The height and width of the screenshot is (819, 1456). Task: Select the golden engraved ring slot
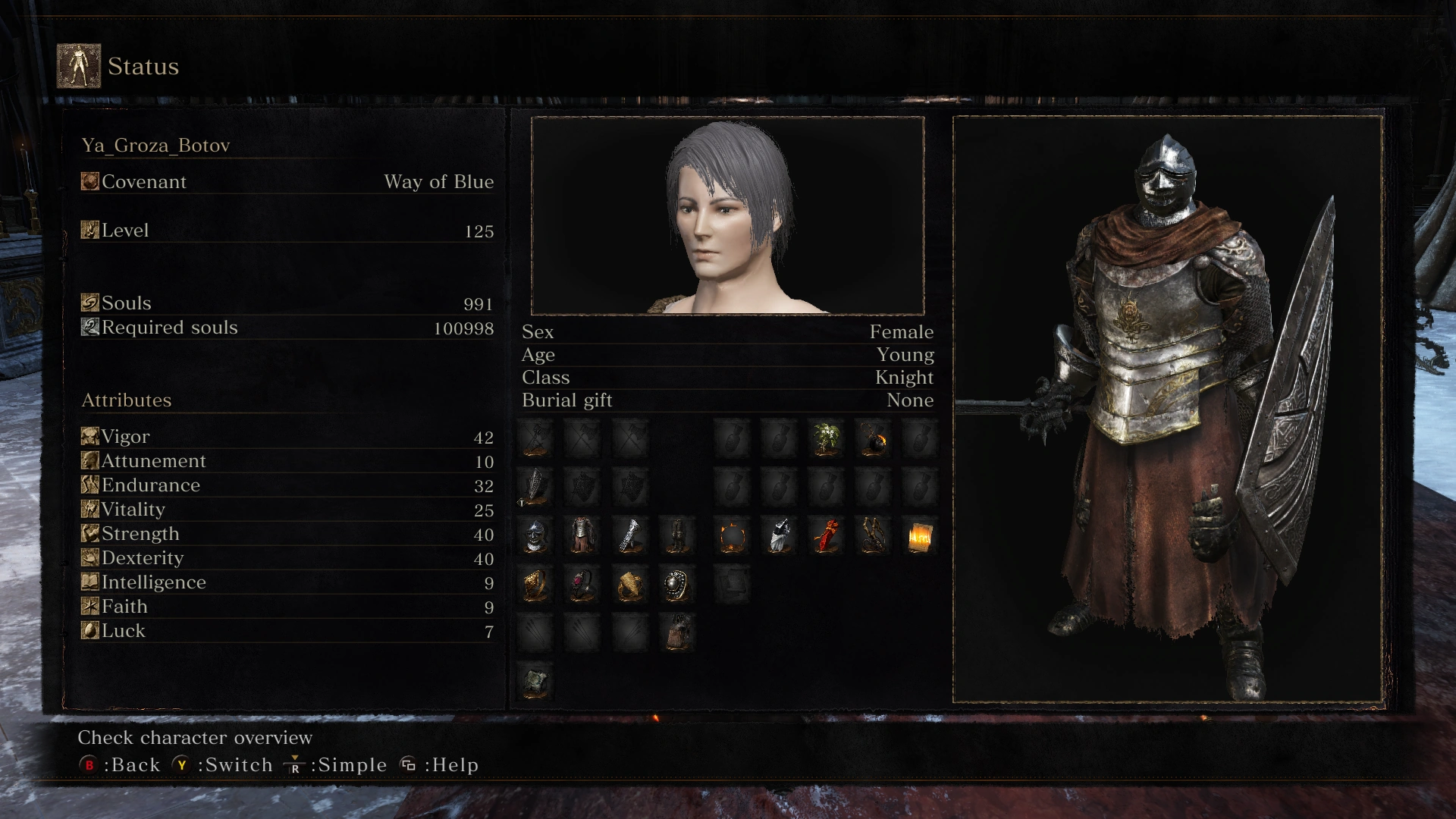coord(535,585)
